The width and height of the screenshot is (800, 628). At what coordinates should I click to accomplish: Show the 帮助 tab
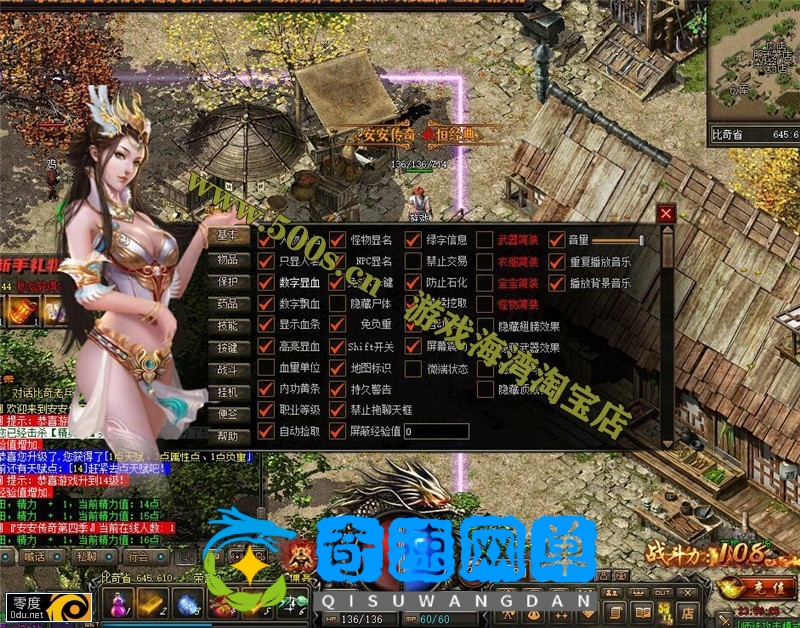tap(228, 436)
